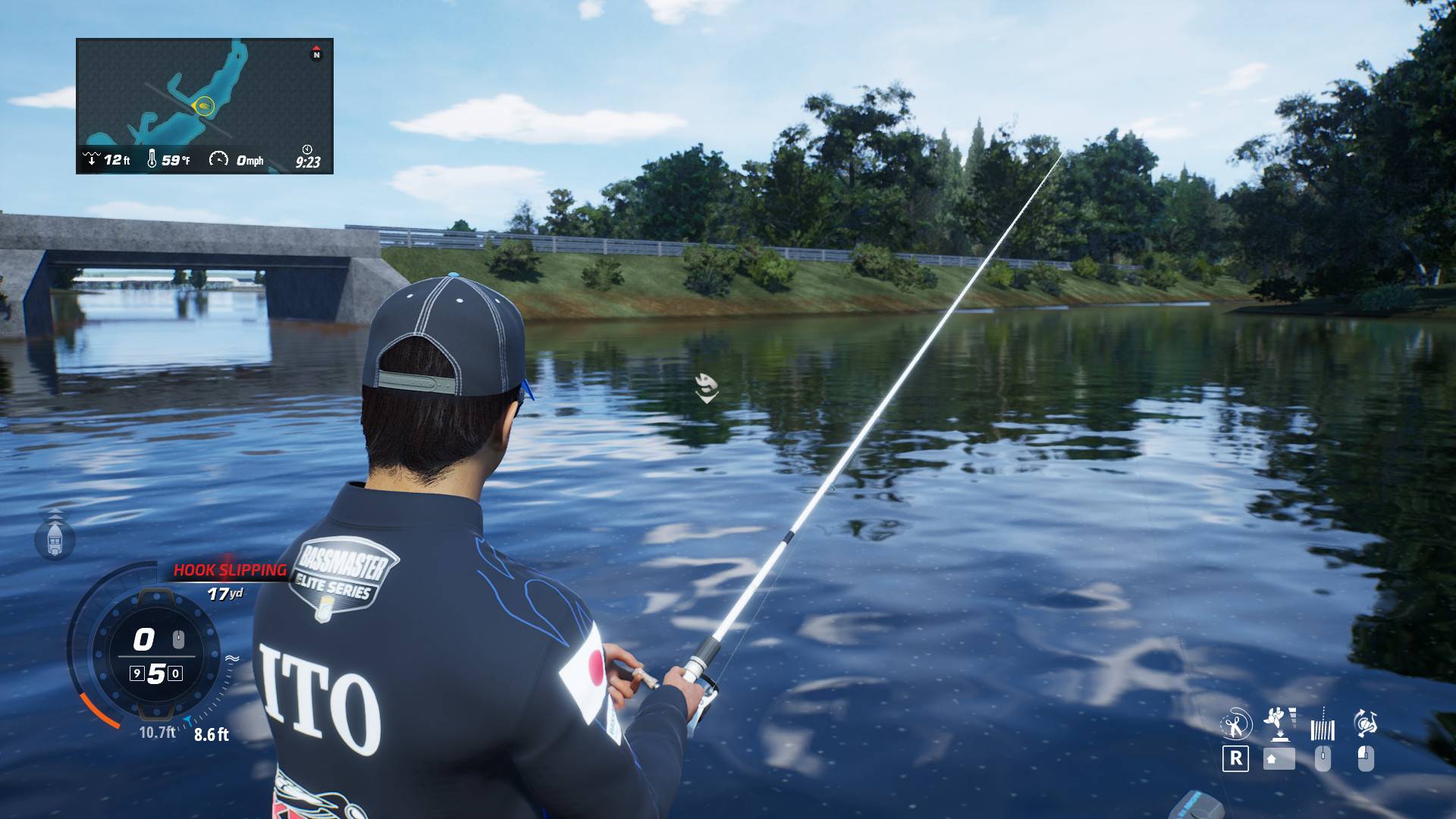Click the right mouse button prompt icon
Image resolution: width=1456 pixels, height=819 pixels.
pos(1367,759)
